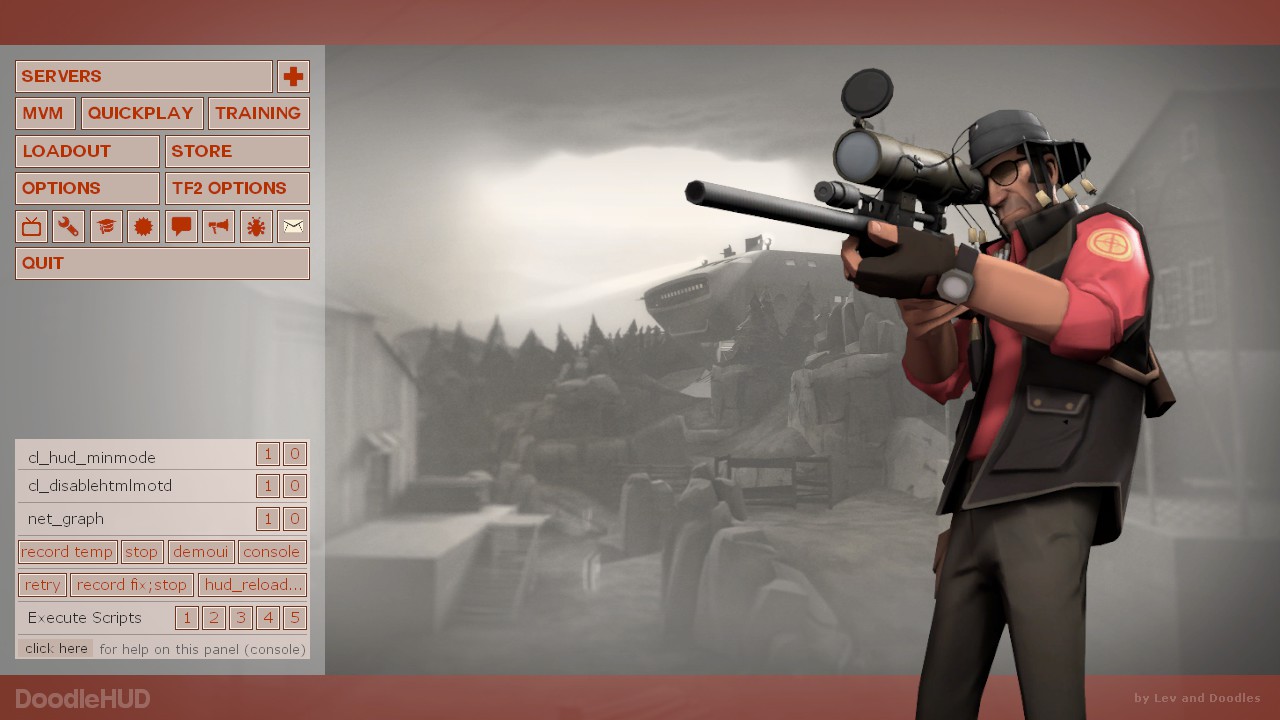Open the envelope mail icon
Screen dimensions: 1280x720
point(293,227)
